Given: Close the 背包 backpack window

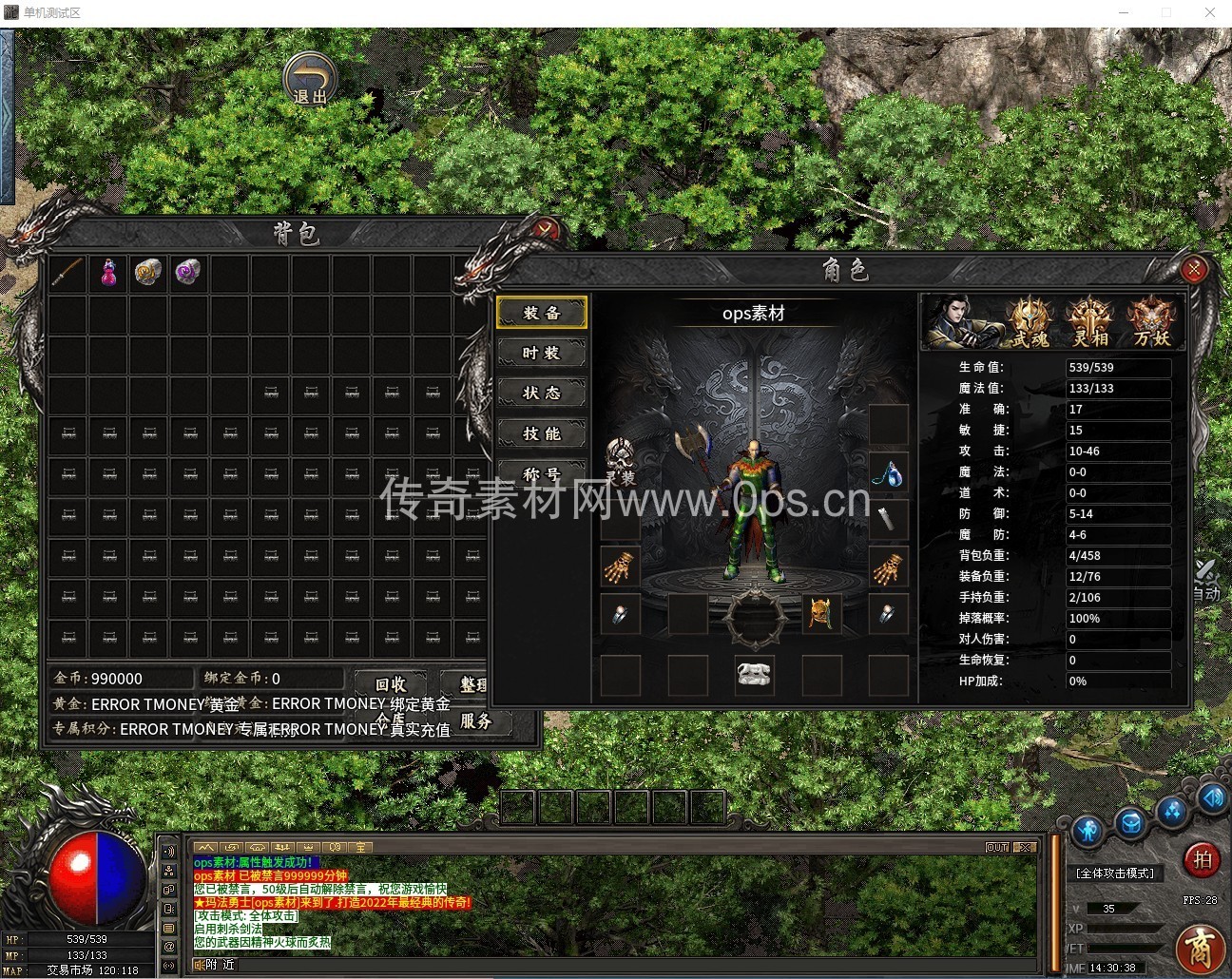Looking at the screenshot, I should click(545, 229).
